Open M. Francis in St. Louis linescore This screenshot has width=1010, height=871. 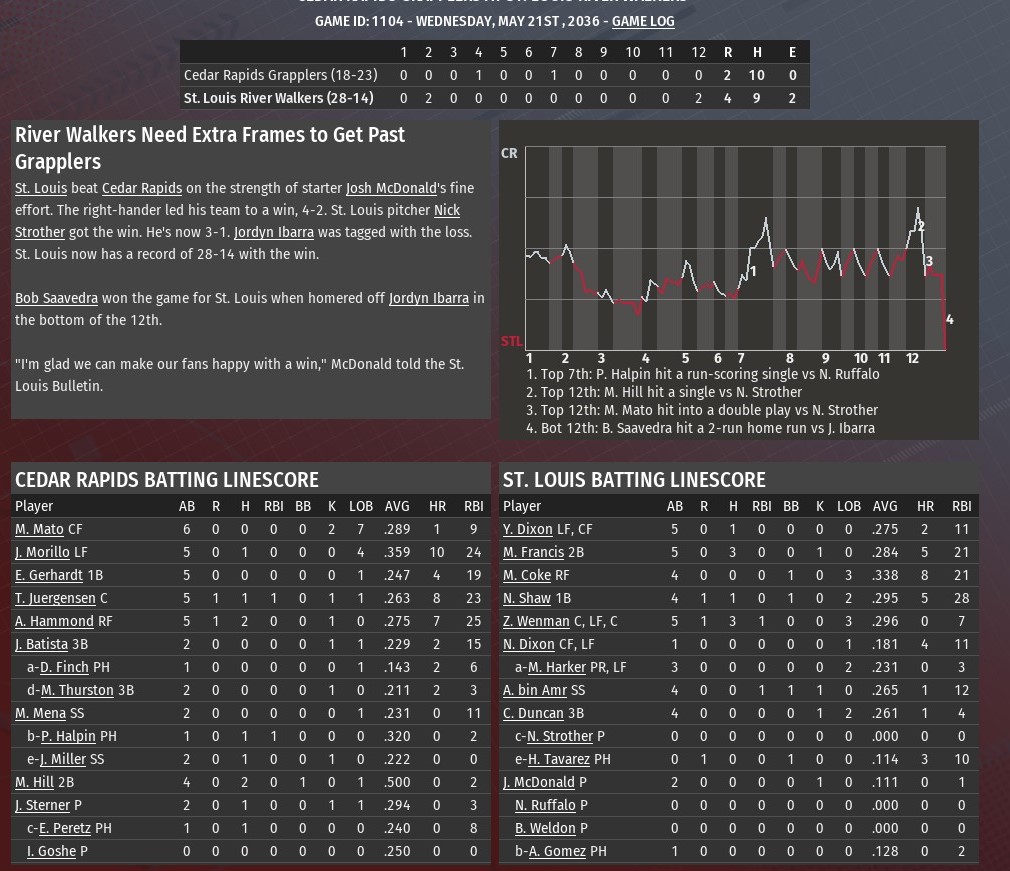(x=533, y=552)
